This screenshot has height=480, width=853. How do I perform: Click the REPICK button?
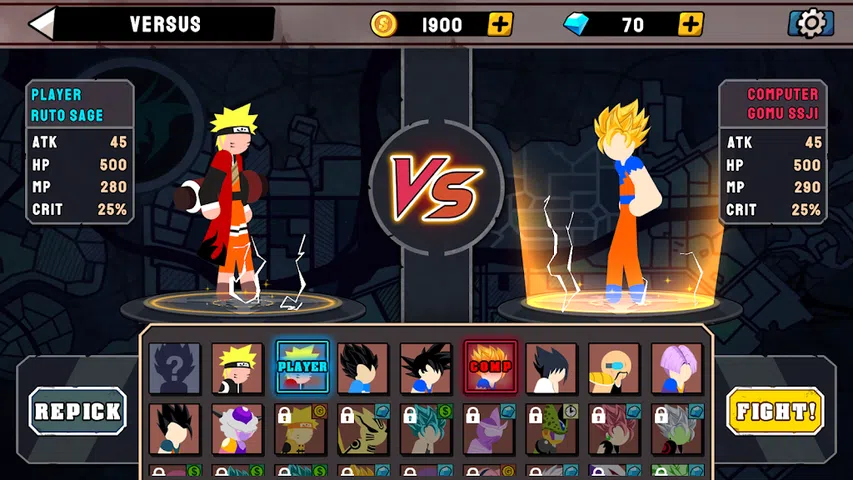point(78,410)
